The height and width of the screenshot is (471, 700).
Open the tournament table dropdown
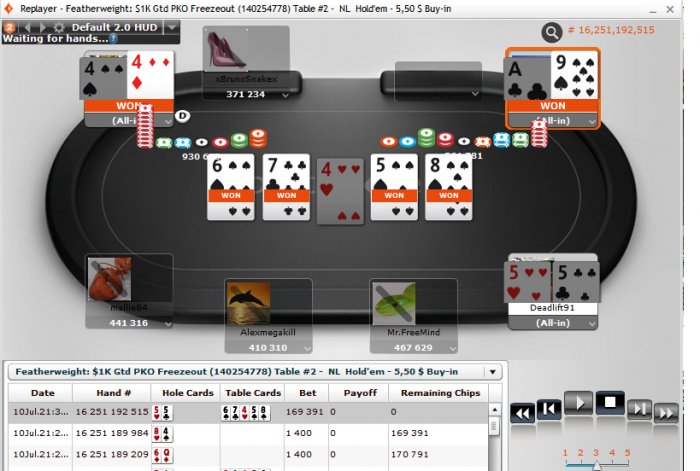[x=491, y=371]
